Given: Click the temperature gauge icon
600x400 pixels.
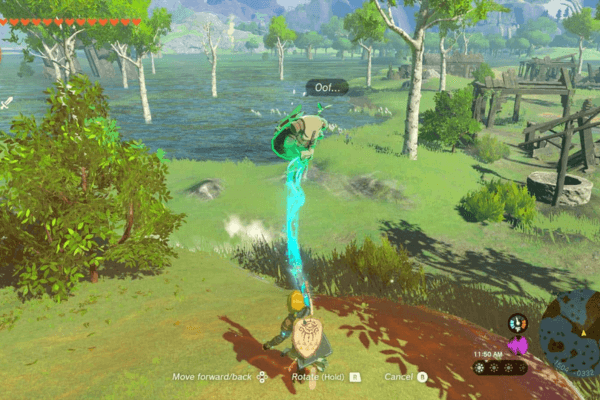Looking at the screenshot, I should 517,323.
